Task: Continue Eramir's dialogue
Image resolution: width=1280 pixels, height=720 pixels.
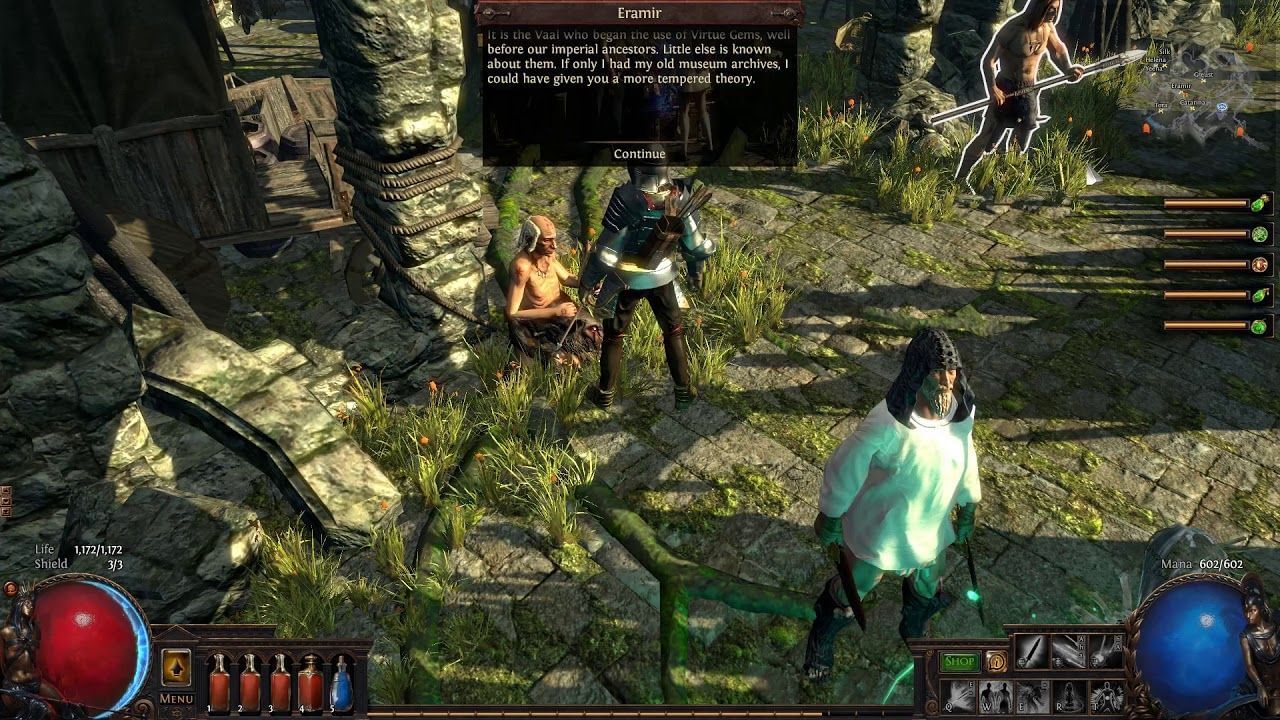Action: click(x=639, y=154)
